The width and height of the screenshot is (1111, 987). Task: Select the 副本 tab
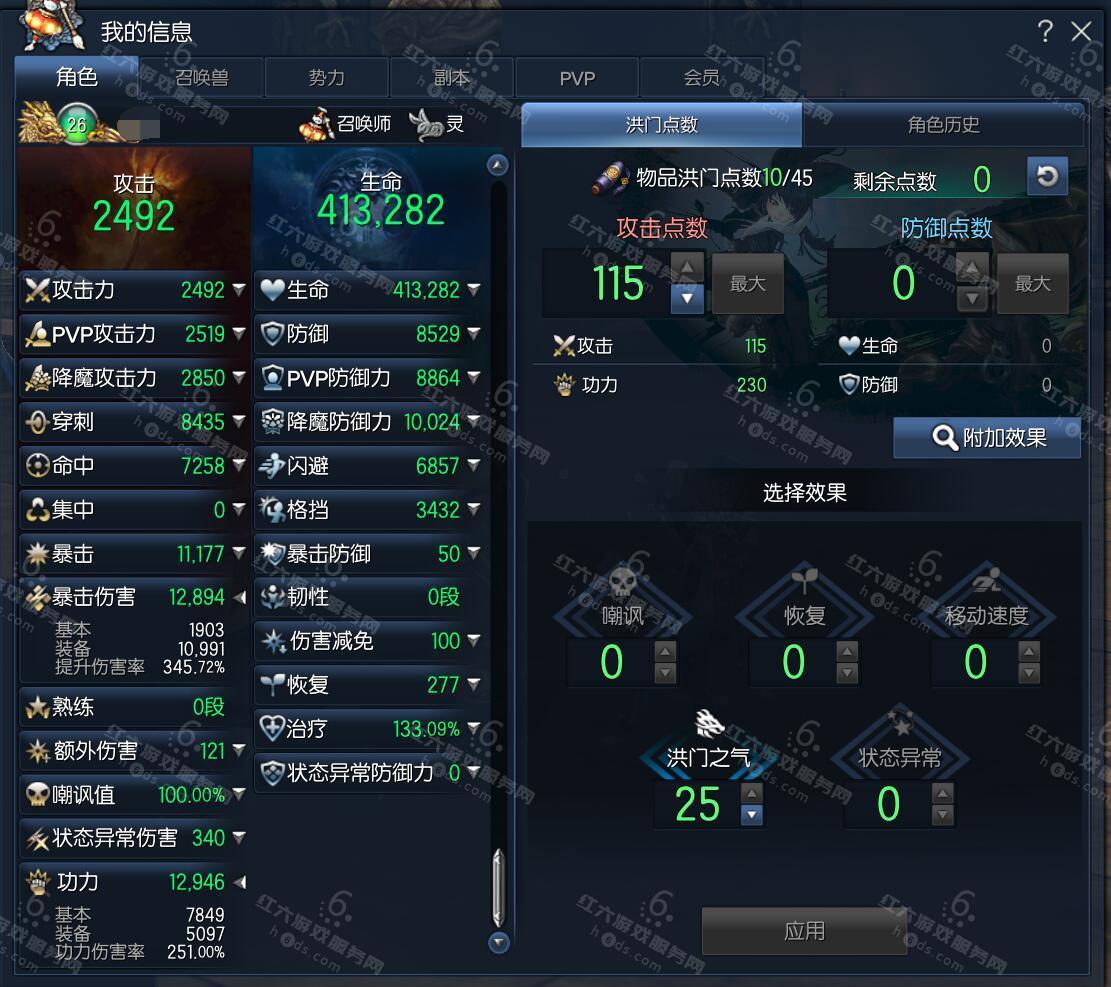click(451, 78)
